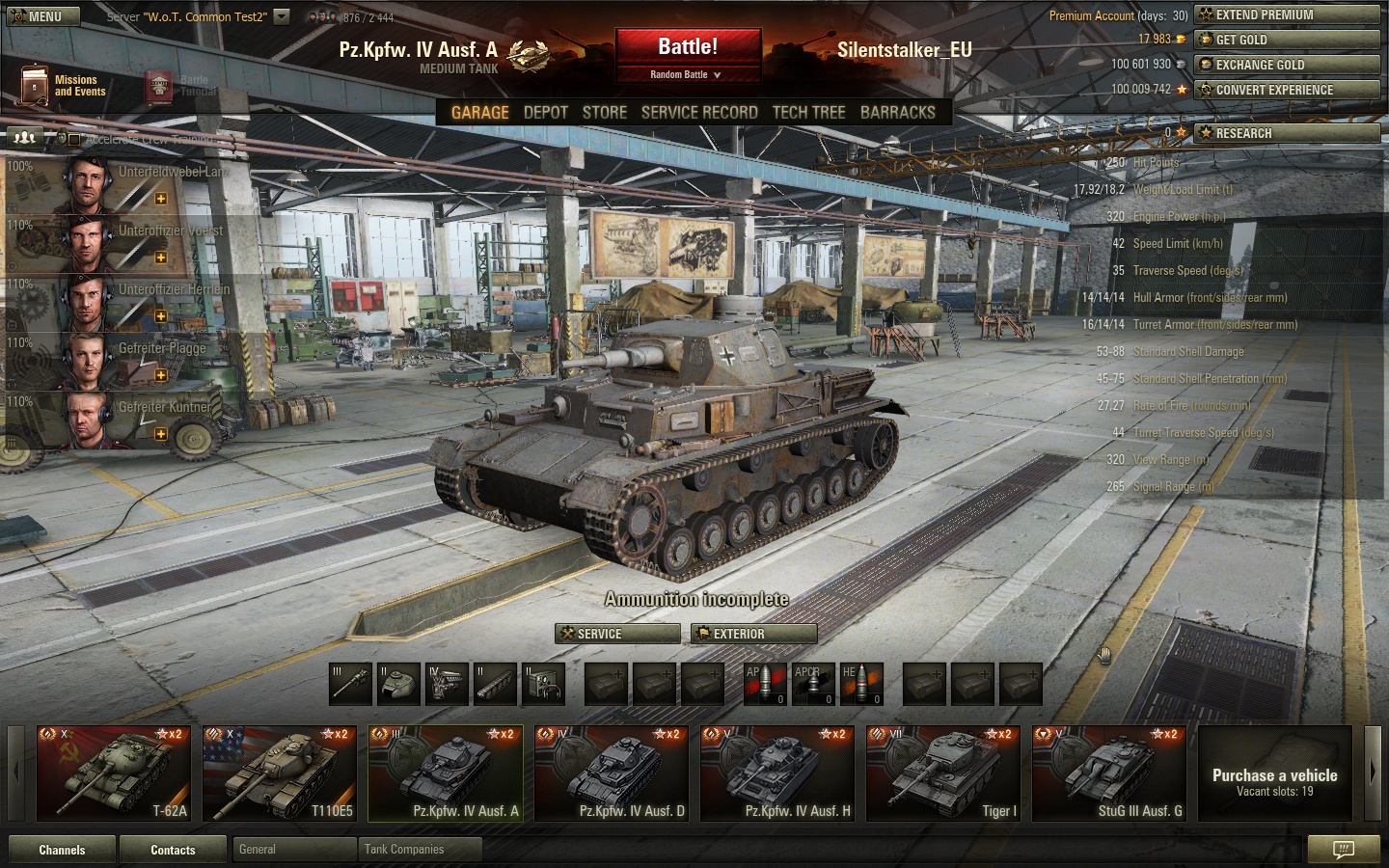The image size is (1389, 868).
Task: Go to the TECH TREE tab
Action: [808, 113]
